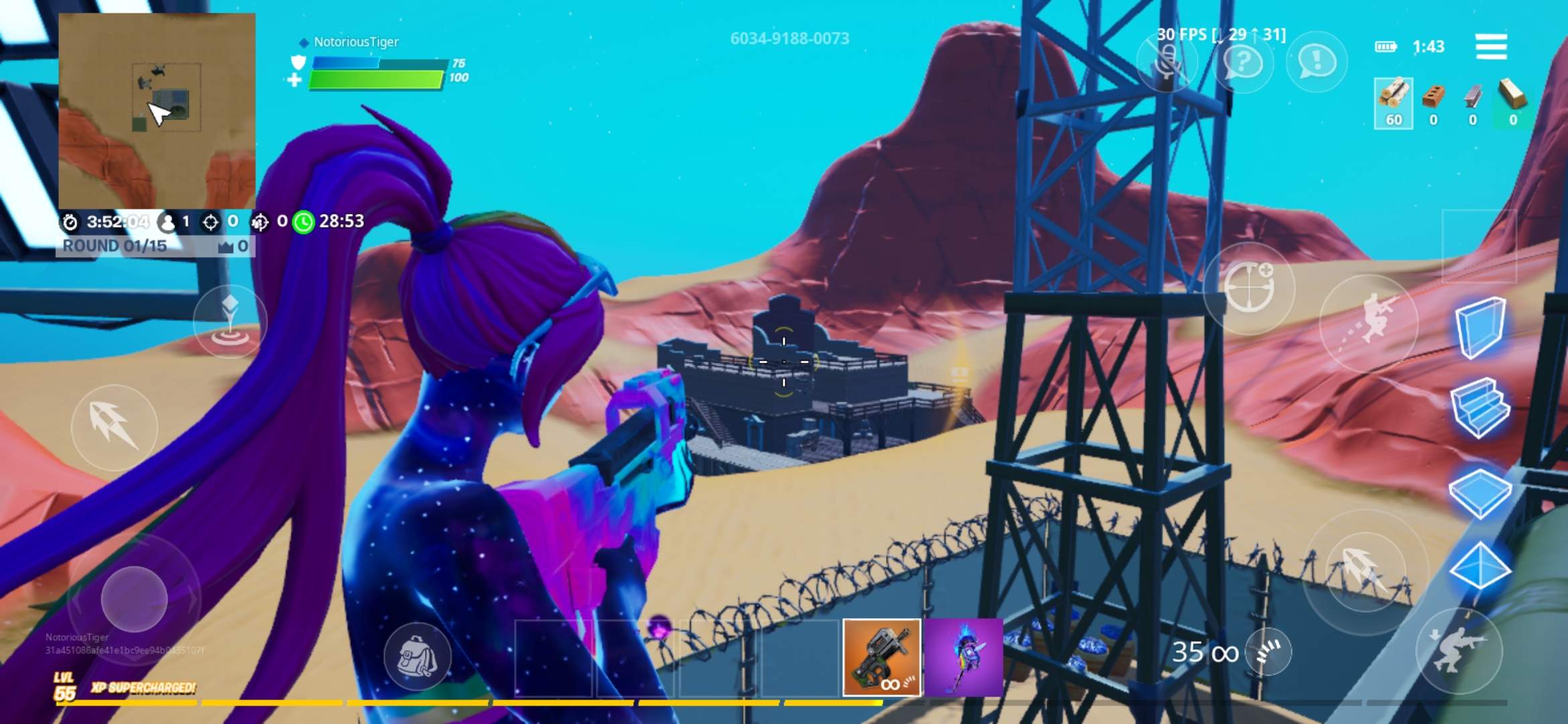
Task: Open the hamburger main menu
Action: [x=1491, y=46]
